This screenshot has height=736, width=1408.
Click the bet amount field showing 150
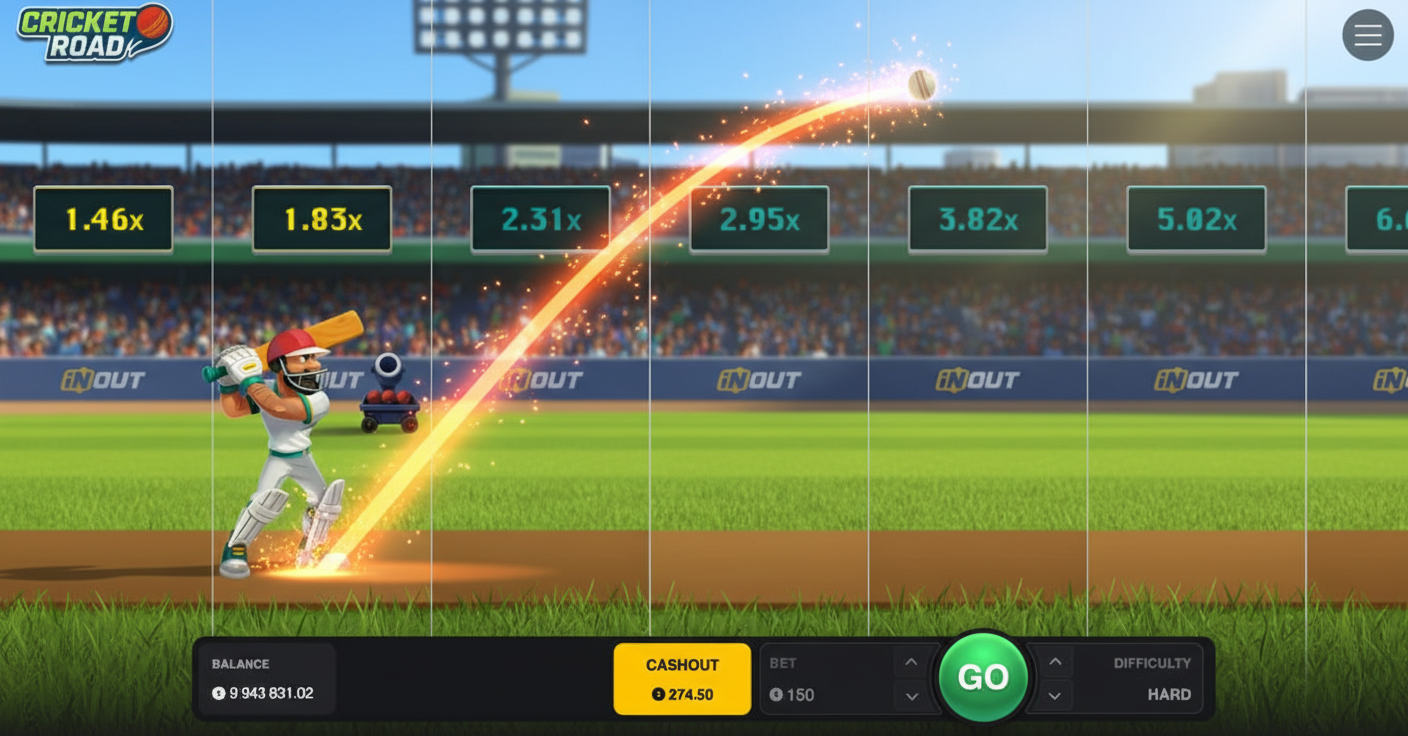(x=802, y=694)
